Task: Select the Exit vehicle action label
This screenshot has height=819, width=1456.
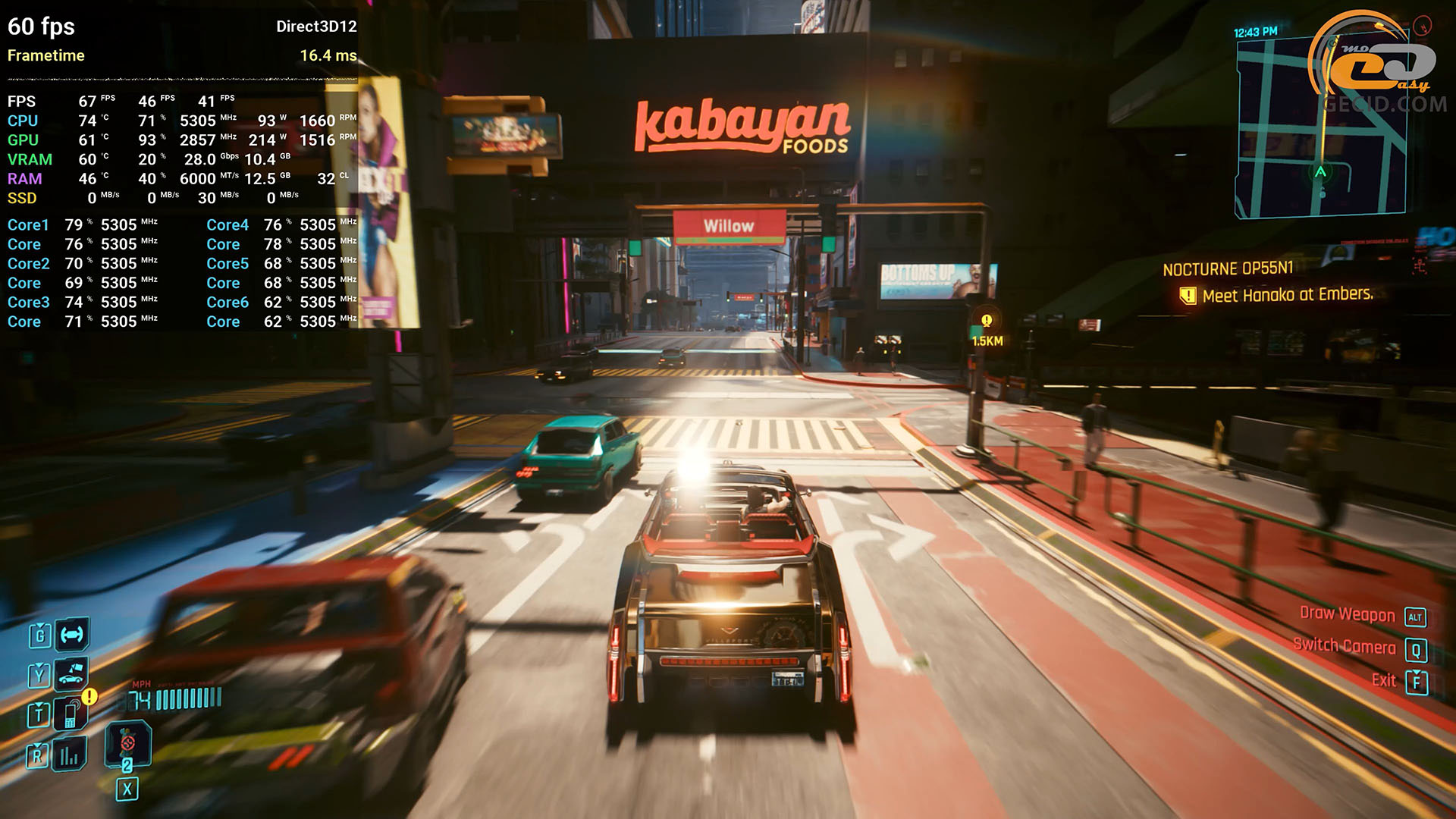Action: [x=1384, y=680]
